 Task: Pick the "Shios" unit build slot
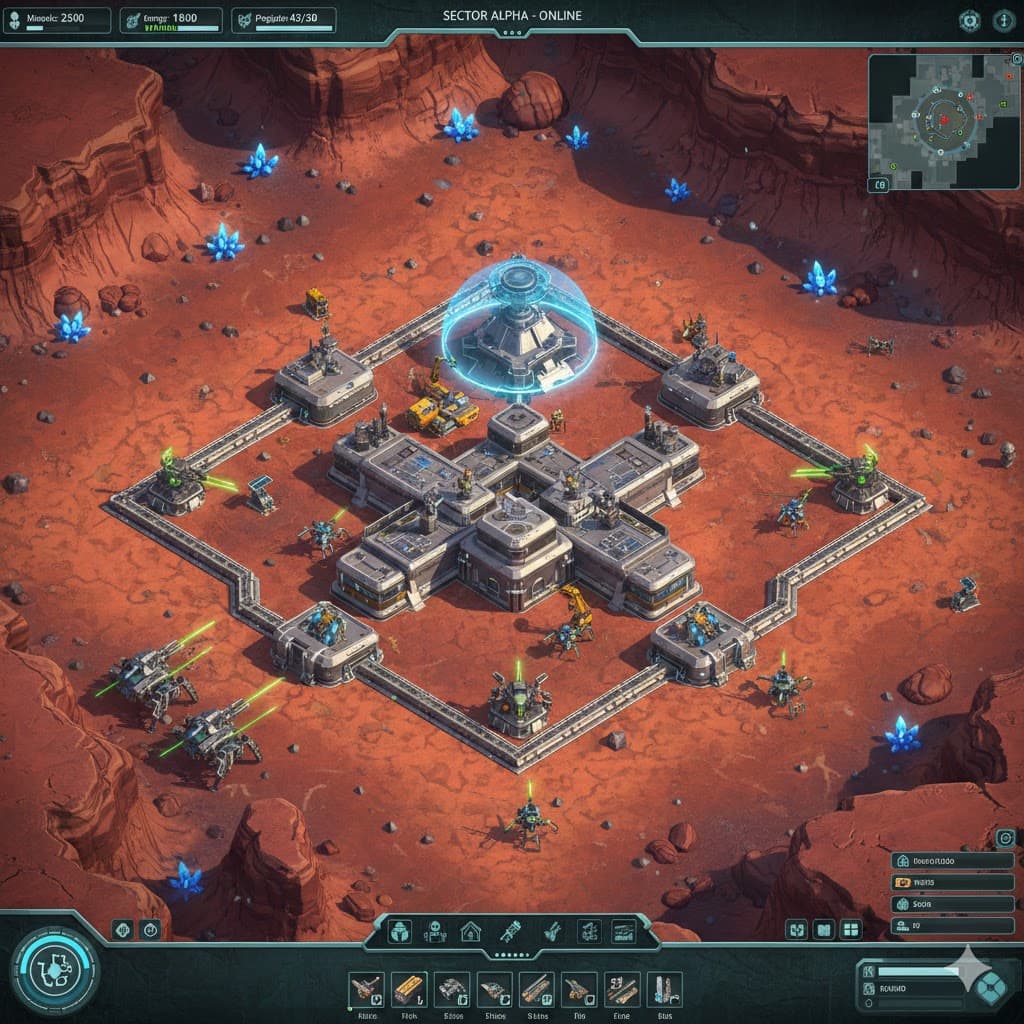[494, 990]
